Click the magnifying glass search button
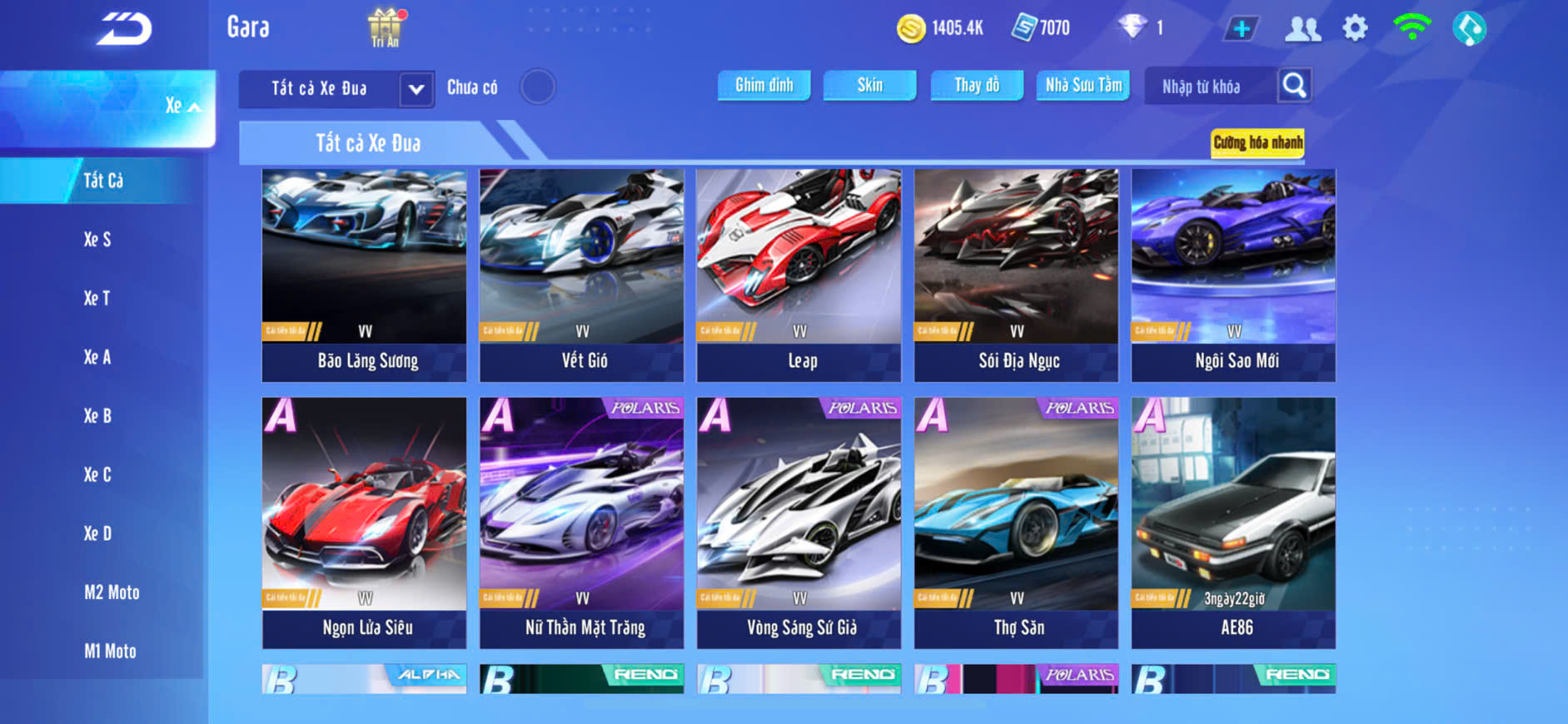1568x724 pixels. 1294,85
